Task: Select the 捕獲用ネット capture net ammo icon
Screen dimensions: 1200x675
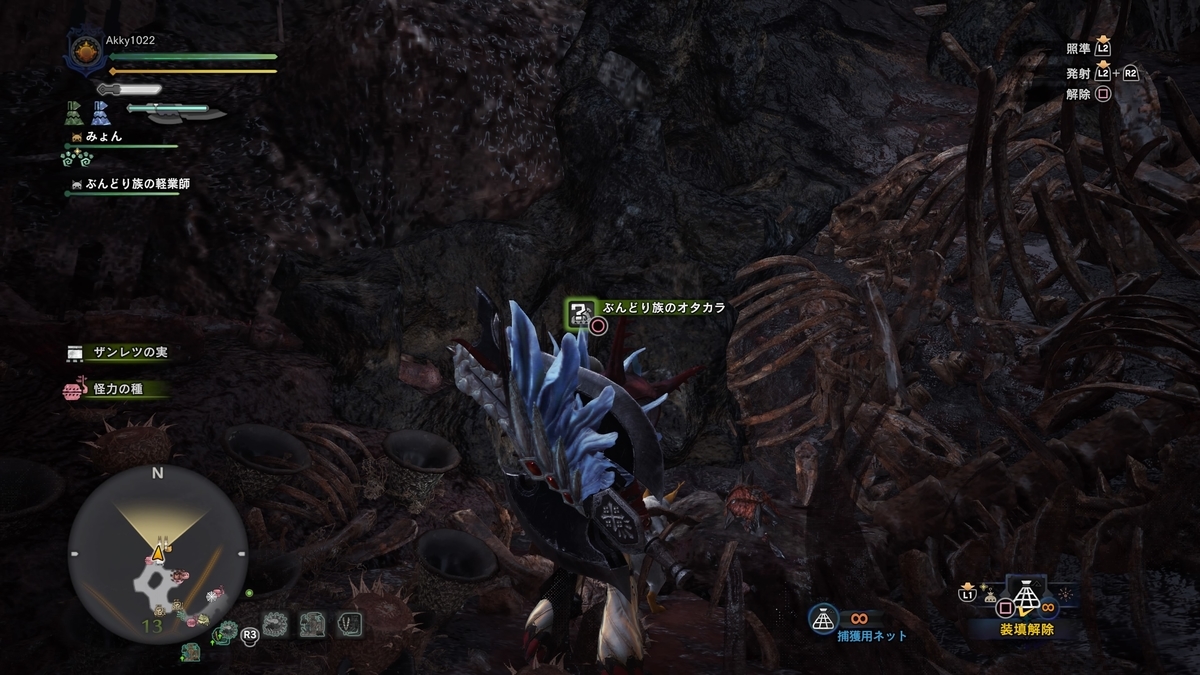Action: pos(822,620)
